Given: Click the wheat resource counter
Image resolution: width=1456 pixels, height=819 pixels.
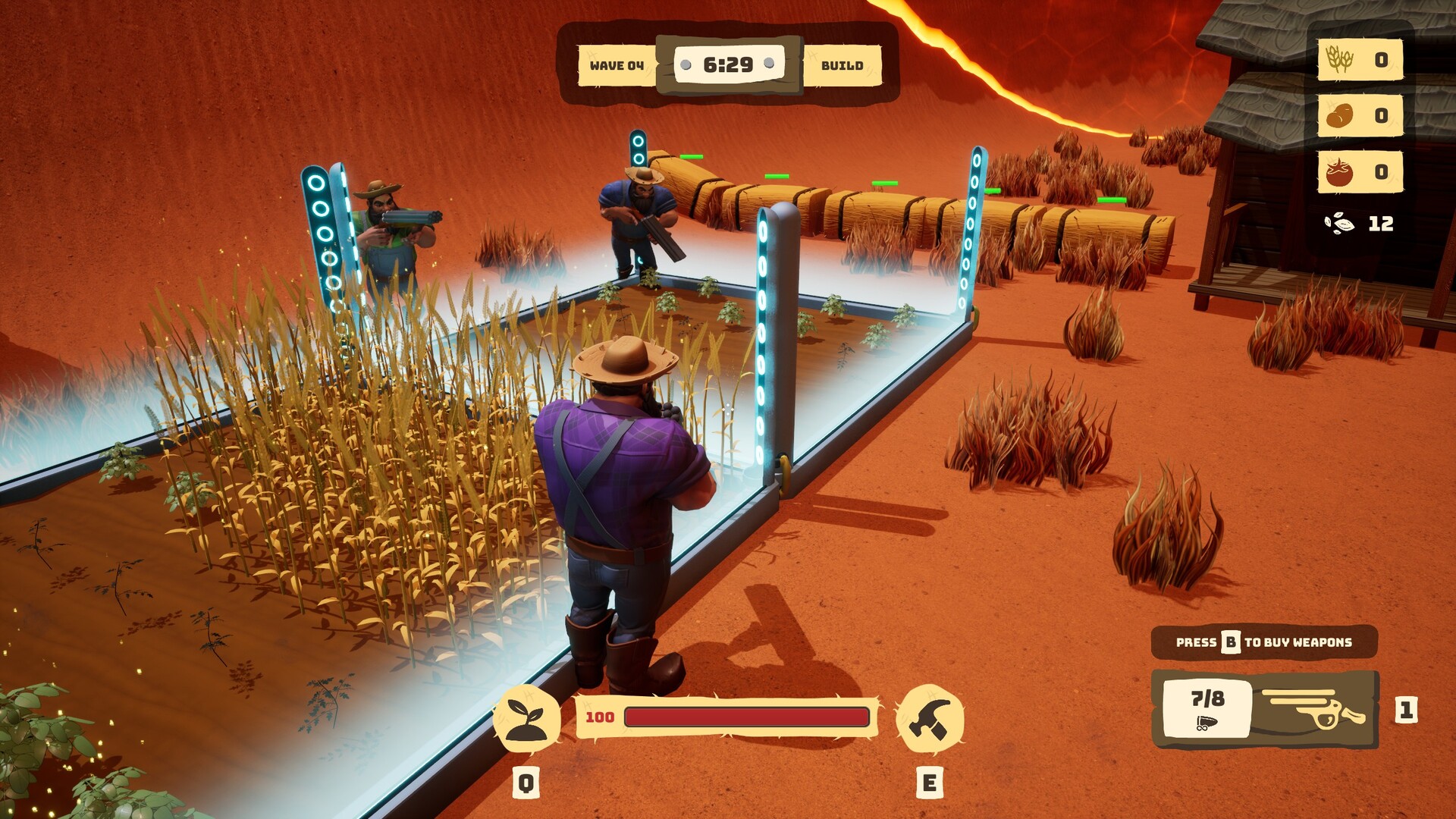Looking at the screenshot, I should click(1360, 60).
